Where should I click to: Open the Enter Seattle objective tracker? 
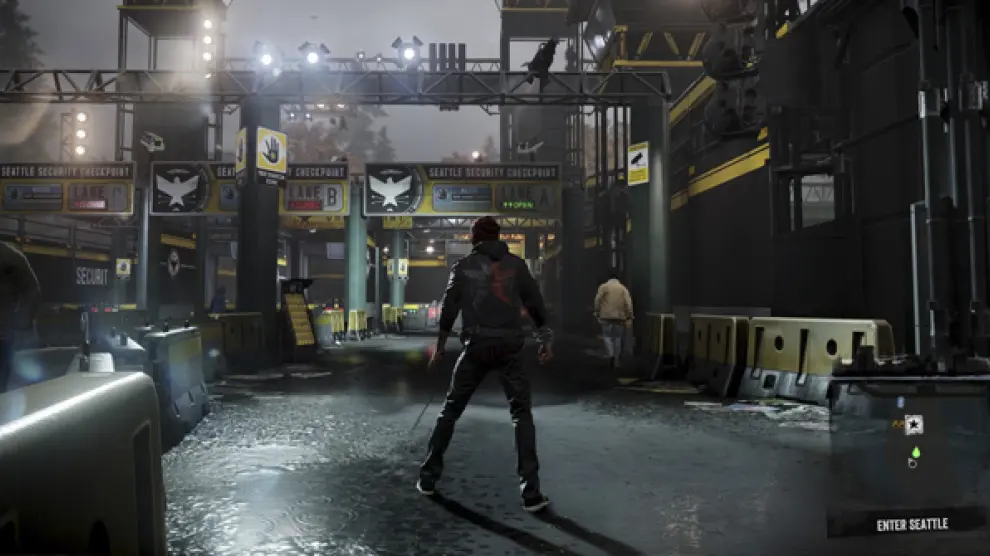click(x=911, y=524)
